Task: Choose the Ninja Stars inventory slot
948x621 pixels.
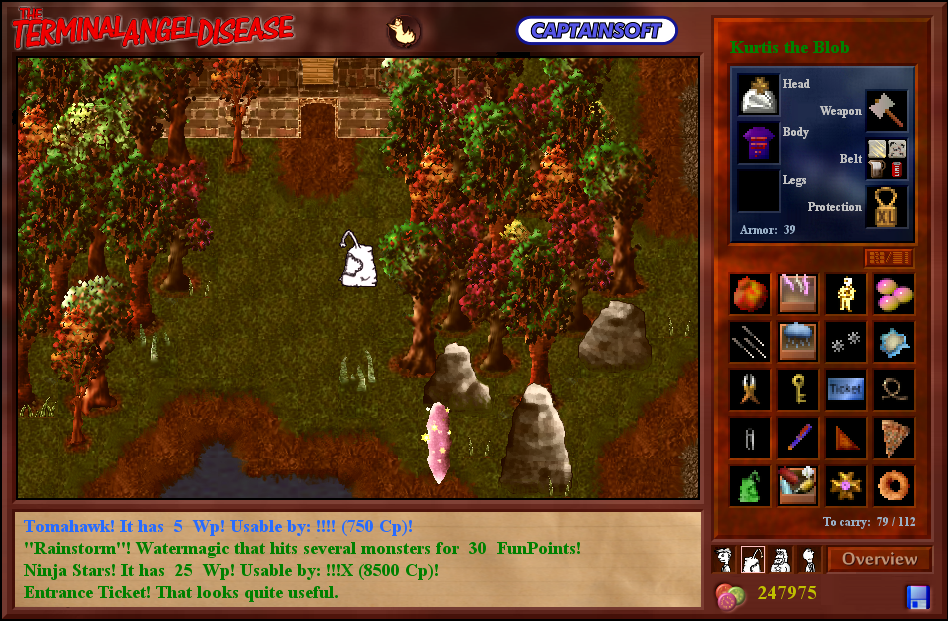Action: coord(845,341)
